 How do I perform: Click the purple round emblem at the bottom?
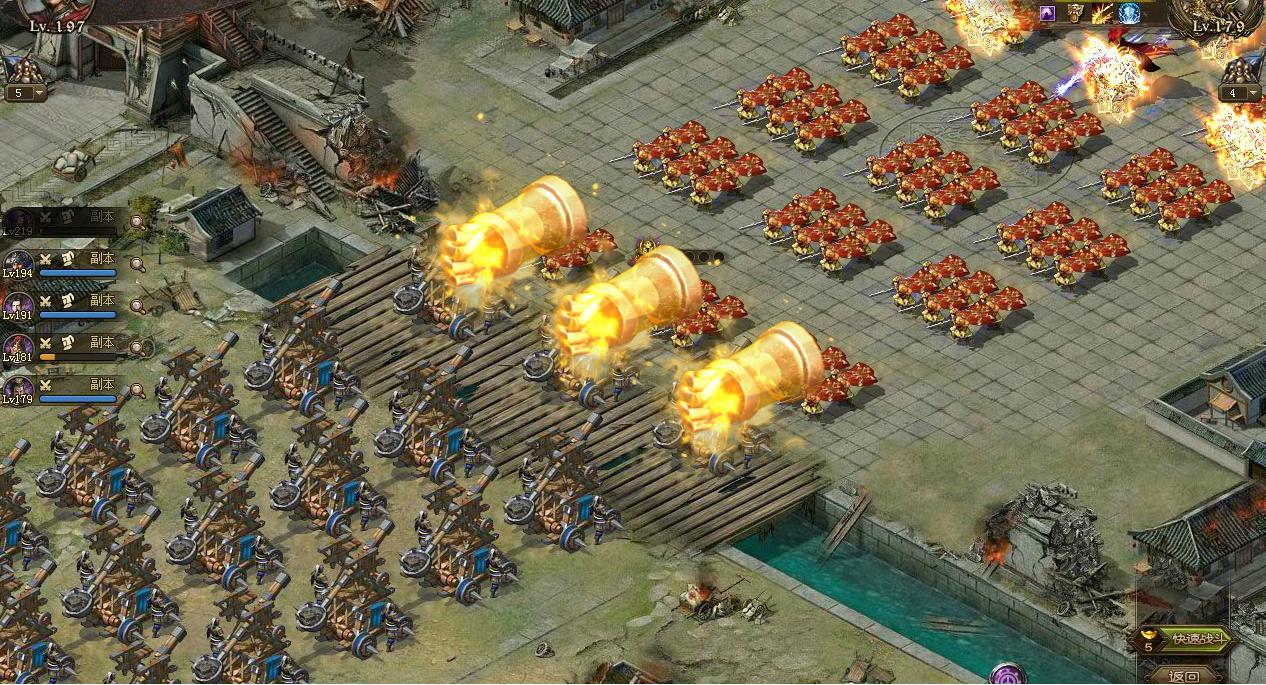tap(1008, 675)
